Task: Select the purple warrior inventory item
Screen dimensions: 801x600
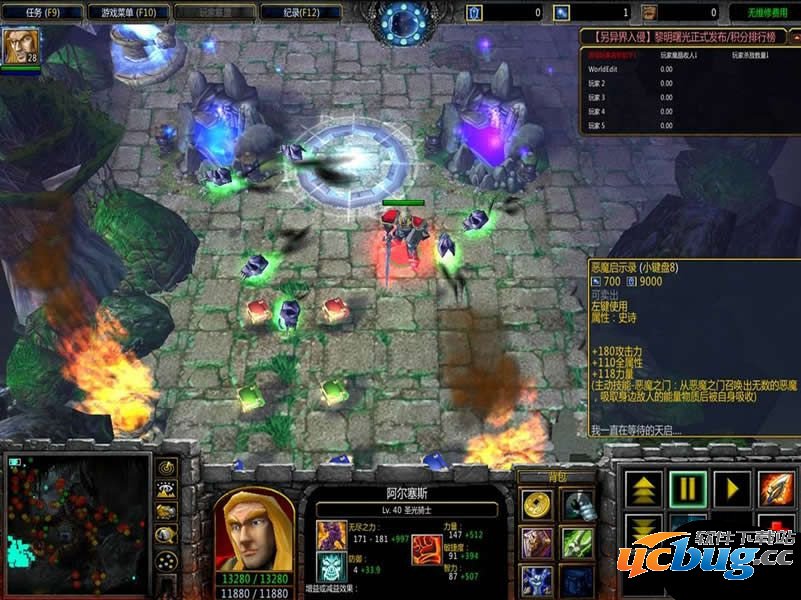Action: pyautogui.click(x=537, y=543)
